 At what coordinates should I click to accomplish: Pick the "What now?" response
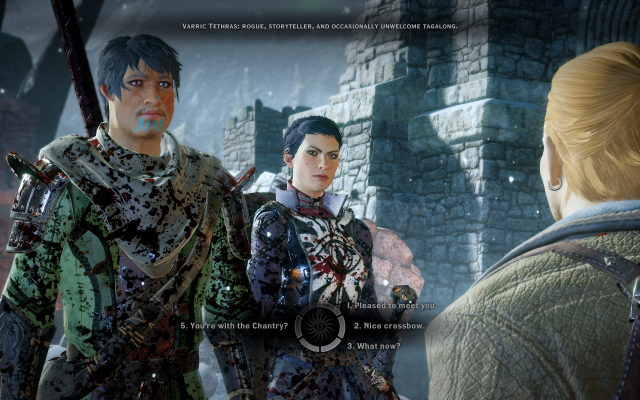pyautogui.click(x=375, y=346)
